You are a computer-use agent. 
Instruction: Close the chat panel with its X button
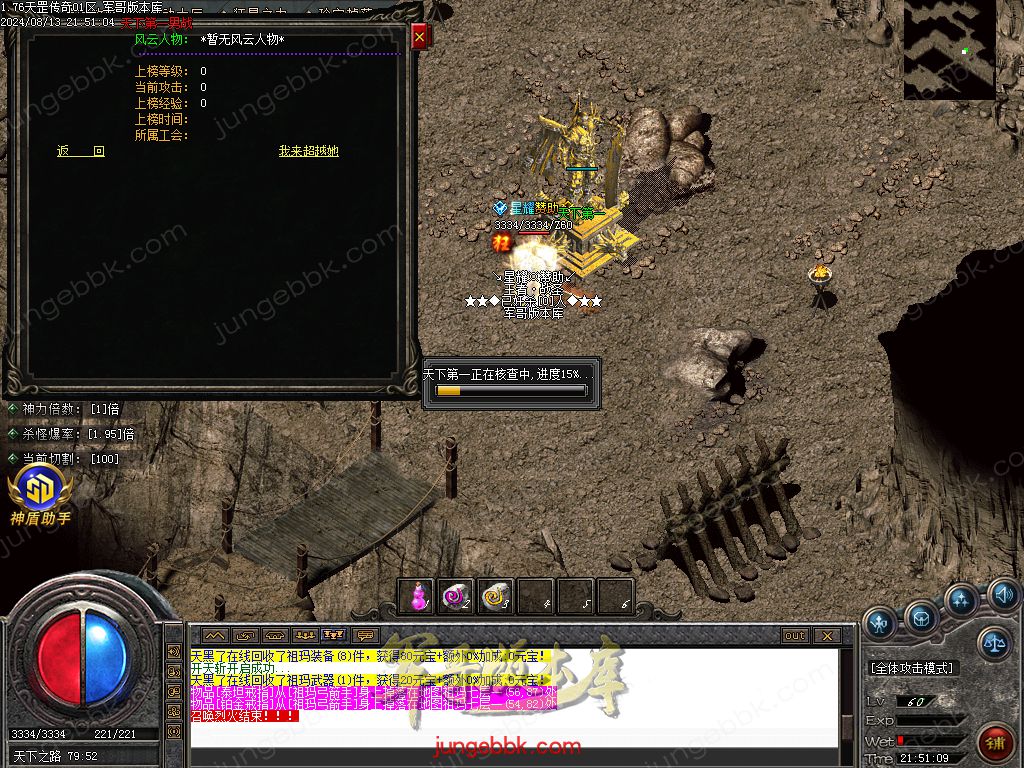point(826,636)
